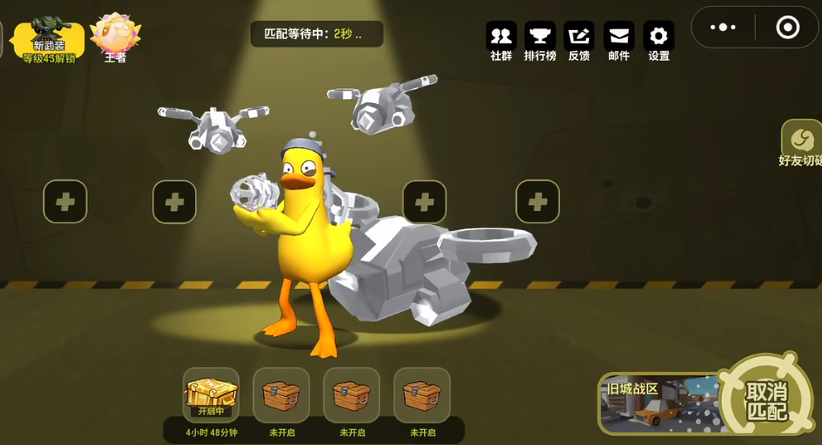The image size is (822, 445).
Task: Open the 好友切磋 friend duel button
Action: point(803,144)
